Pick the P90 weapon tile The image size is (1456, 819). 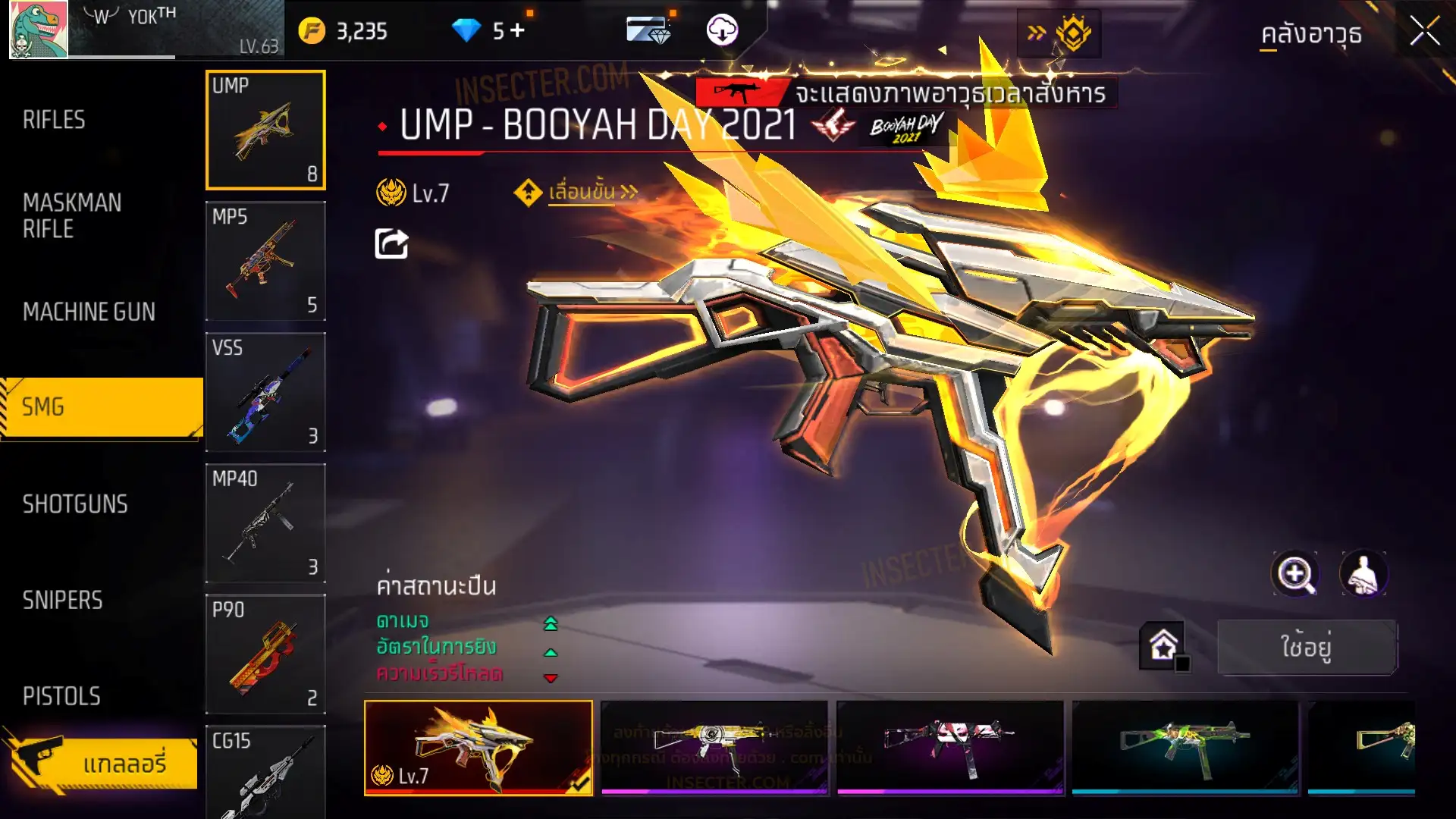click(265, 654)
